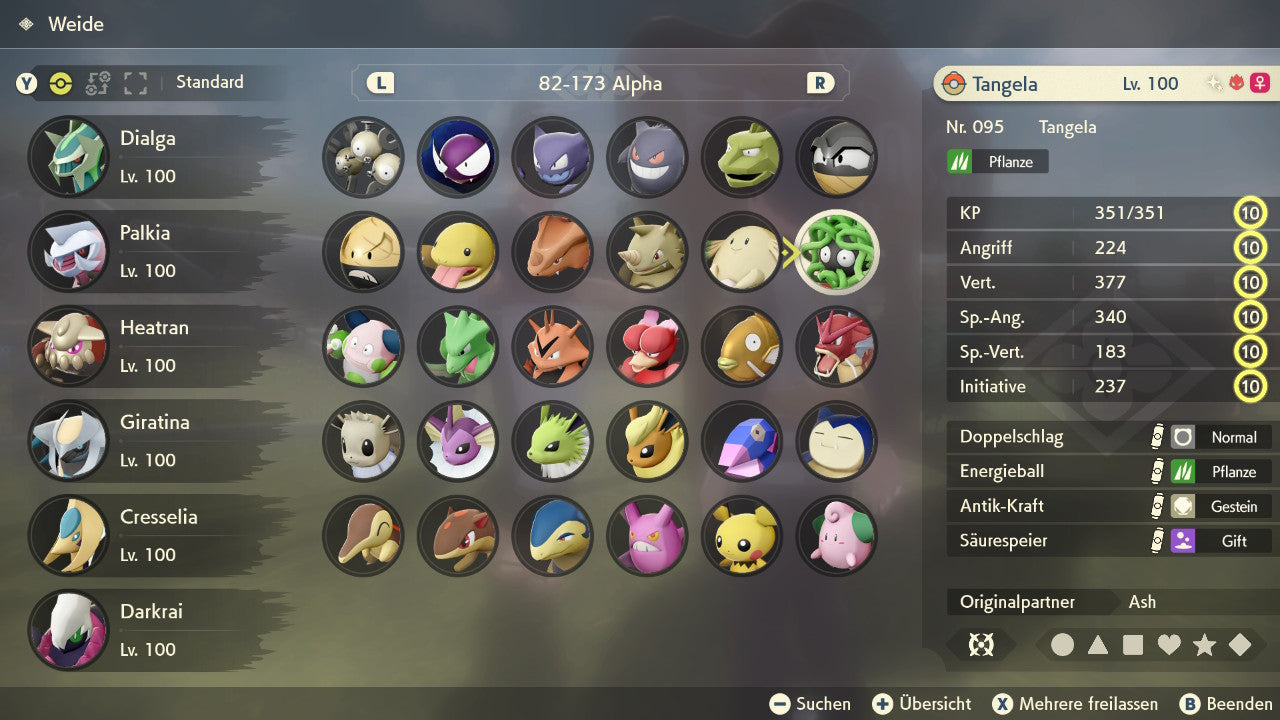Toggle the star marking symbol
The width and height of the screenshot is (1280, 720).
[1204, 645]
